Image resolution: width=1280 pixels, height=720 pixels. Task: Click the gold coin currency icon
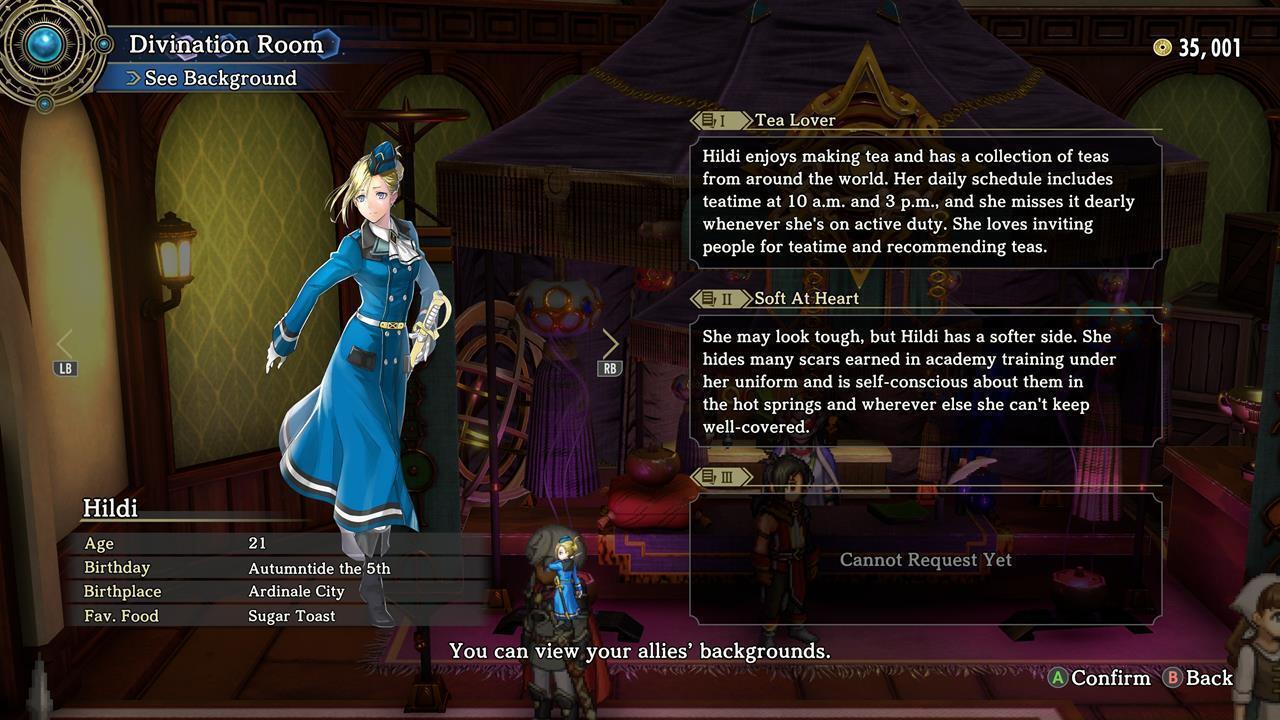(1161, 46)
